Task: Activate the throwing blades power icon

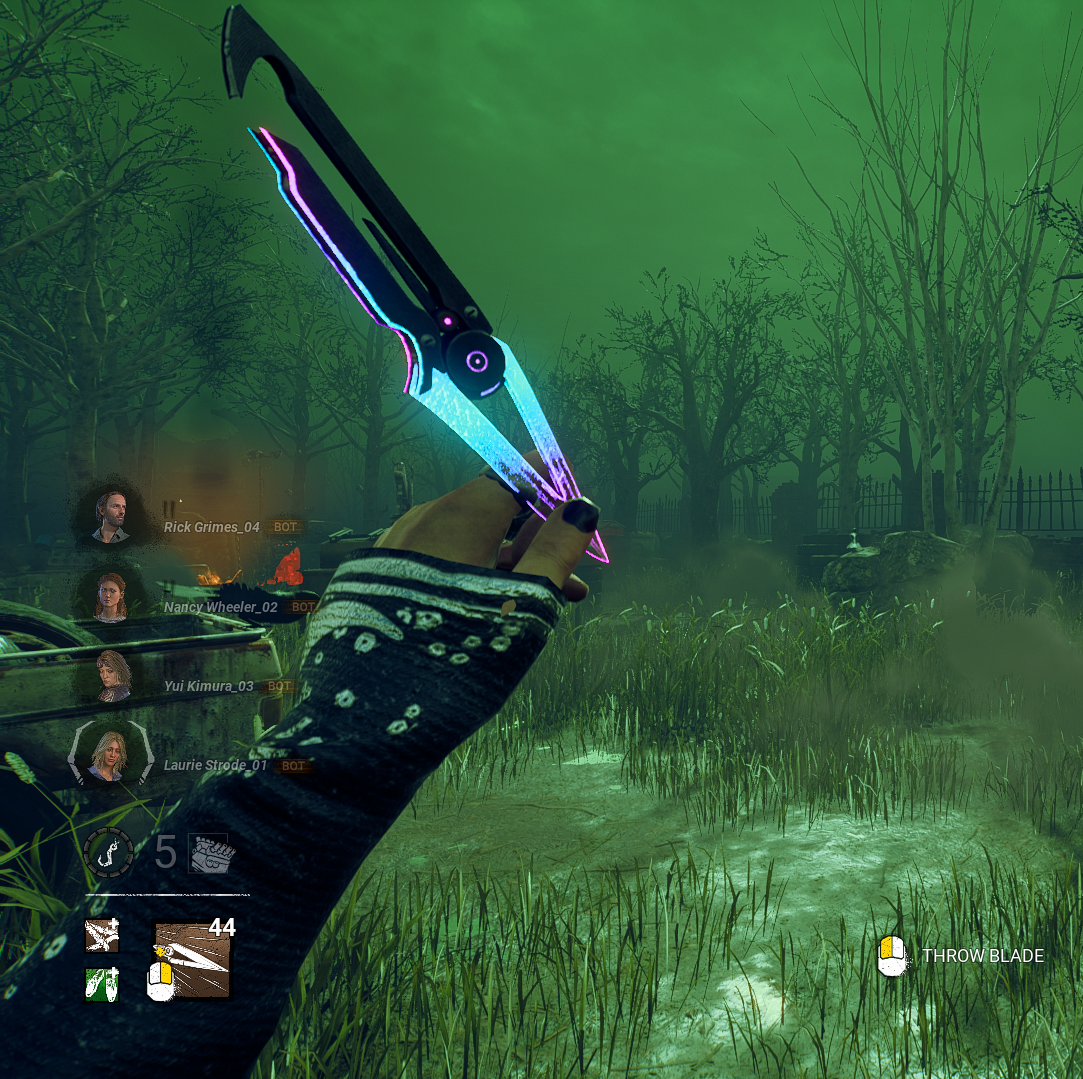Action: click(x=193, y=961)
